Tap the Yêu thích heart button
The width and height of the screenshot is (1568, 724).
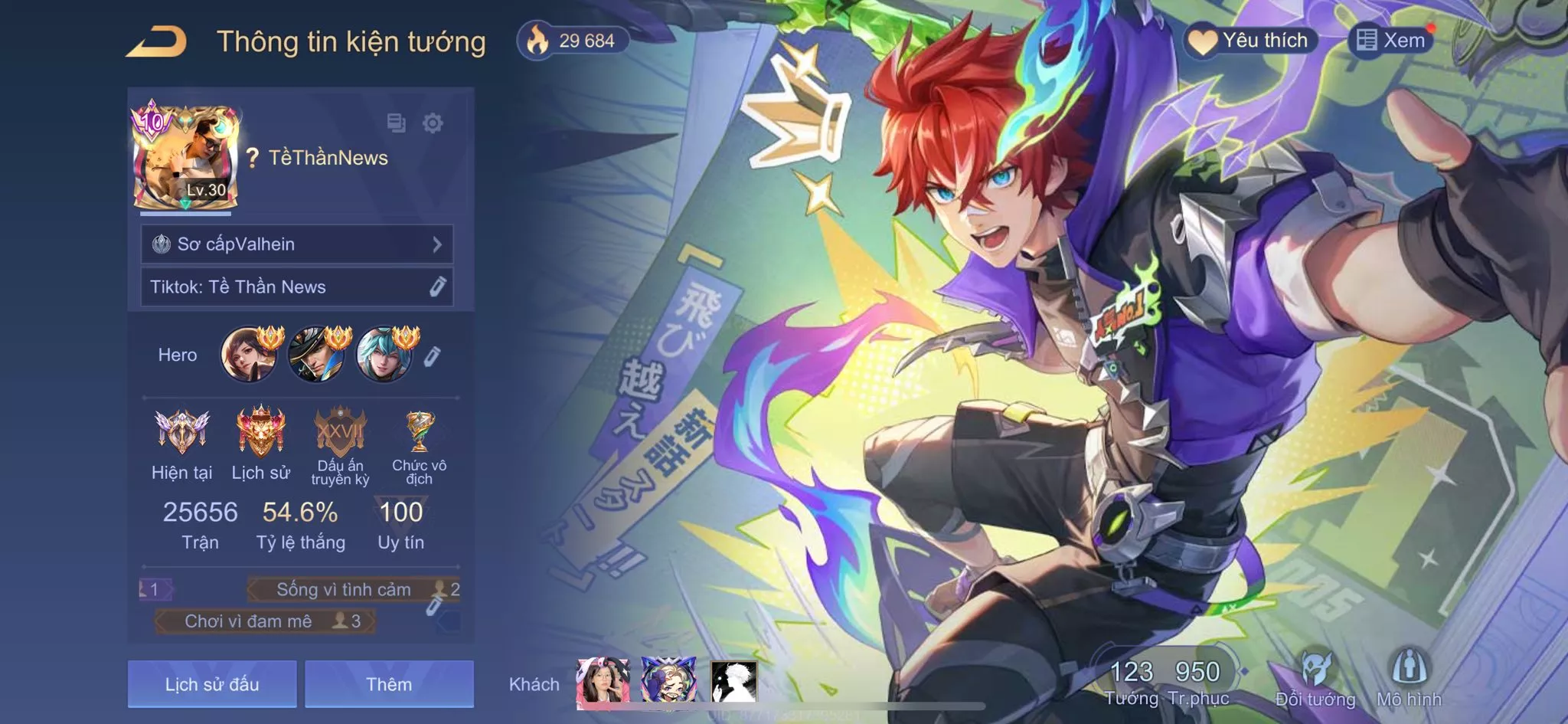[x=1251, y=41]
